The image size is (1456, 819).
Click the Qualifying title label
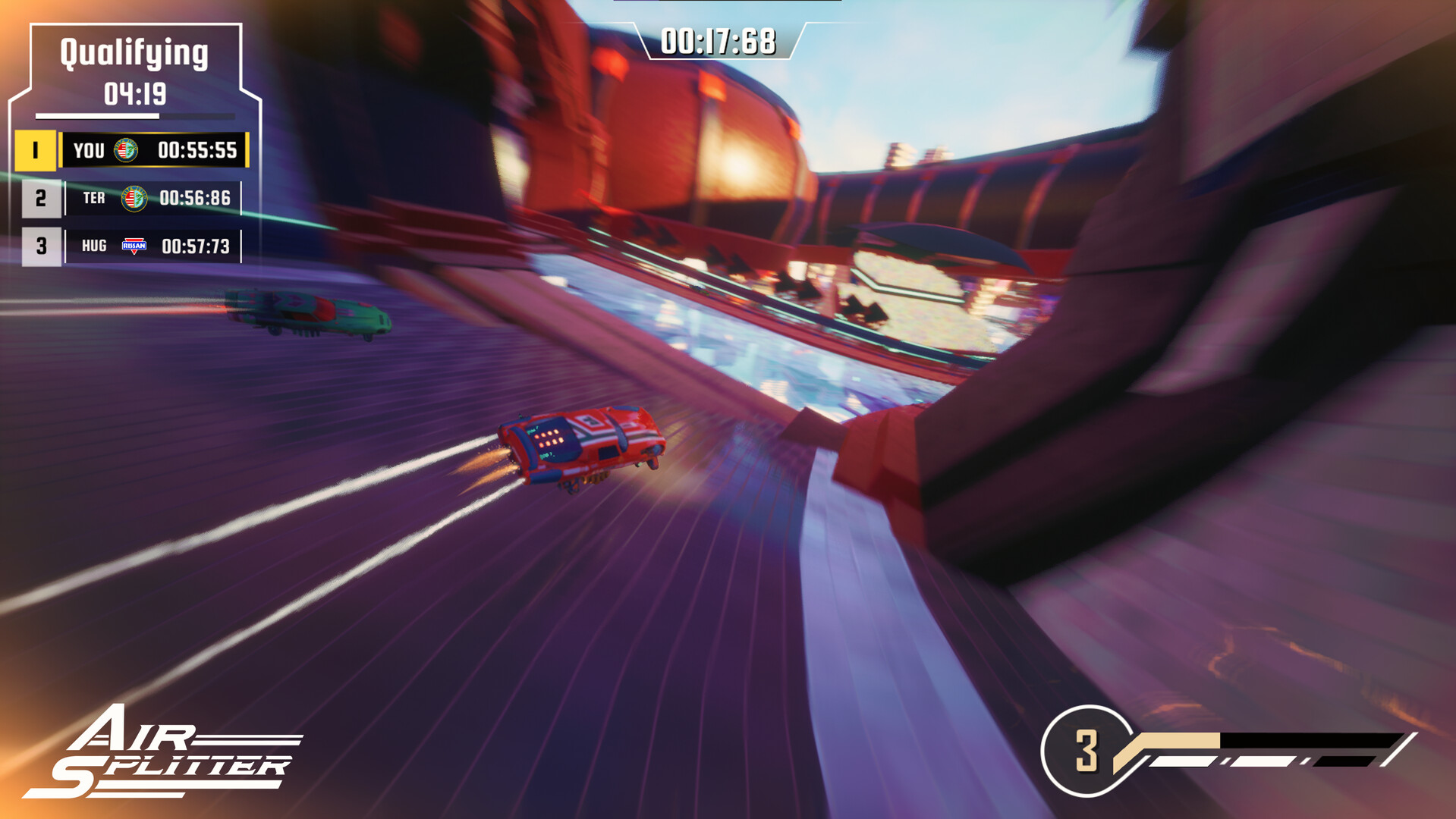(x=134, y=52)
